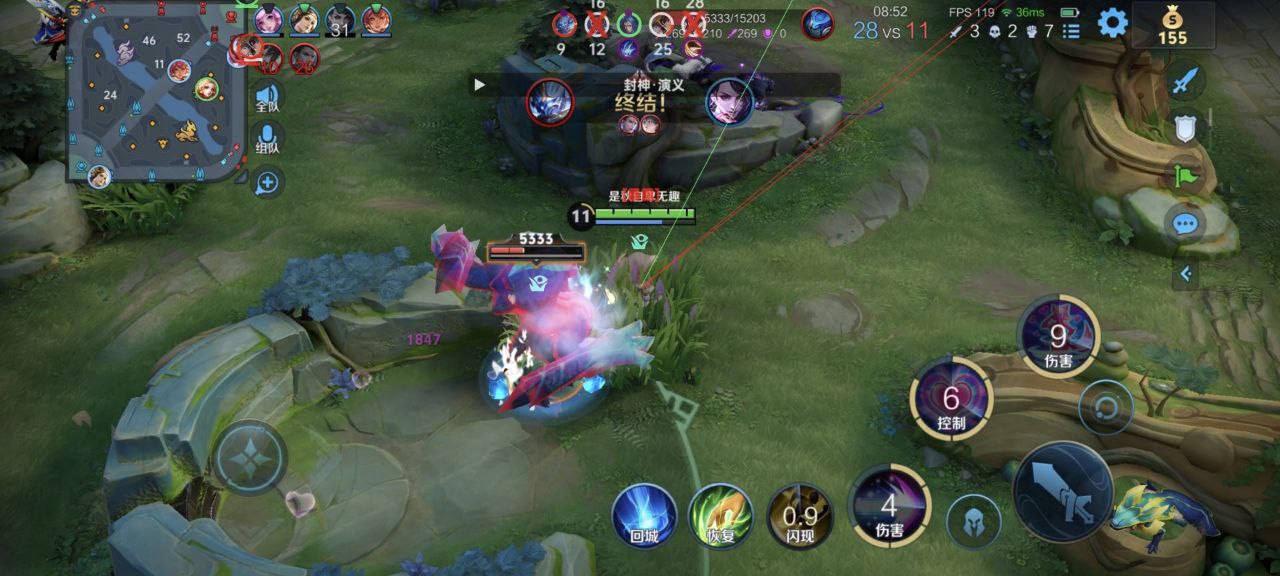Tap the helmet hero-targeting button
Image resolution: width=1280 pixels, height=576 pixels.
click(974, 521)
